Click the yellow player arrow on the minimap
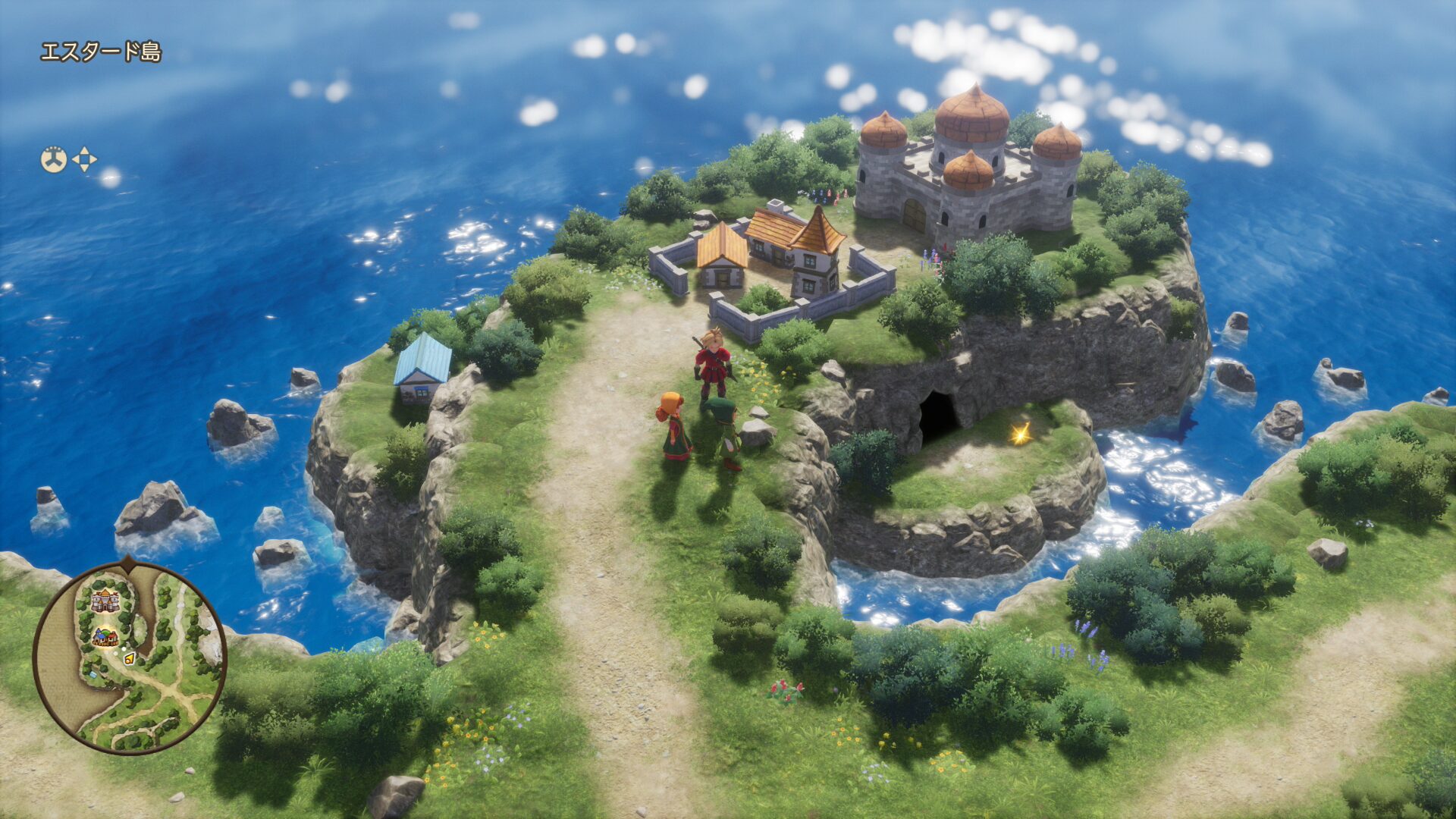The image size is (1456, 819). click(x=130, y=658)
